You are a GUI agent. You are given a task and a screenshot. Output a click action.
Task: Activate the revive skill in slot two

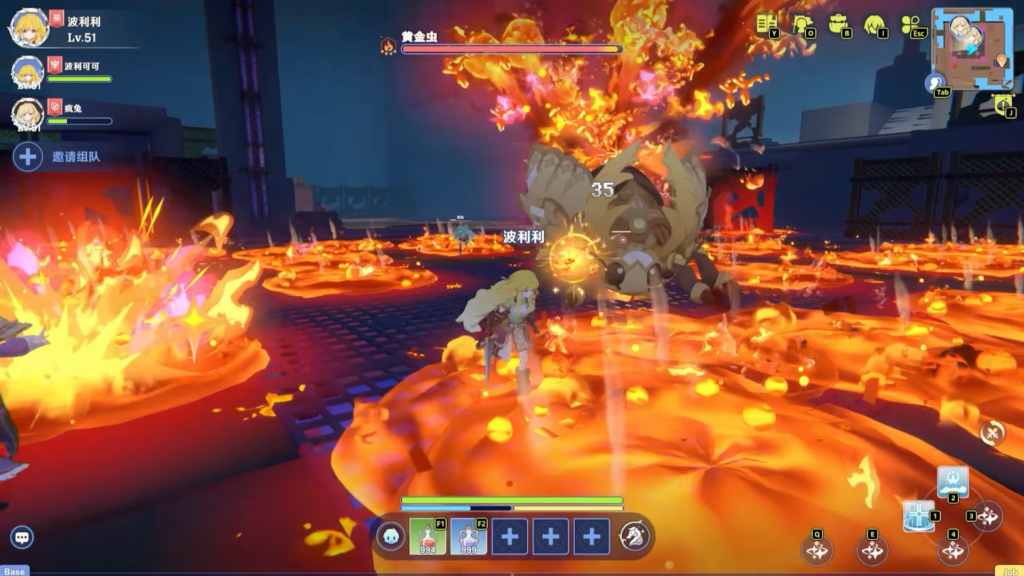tap(952, 481)
